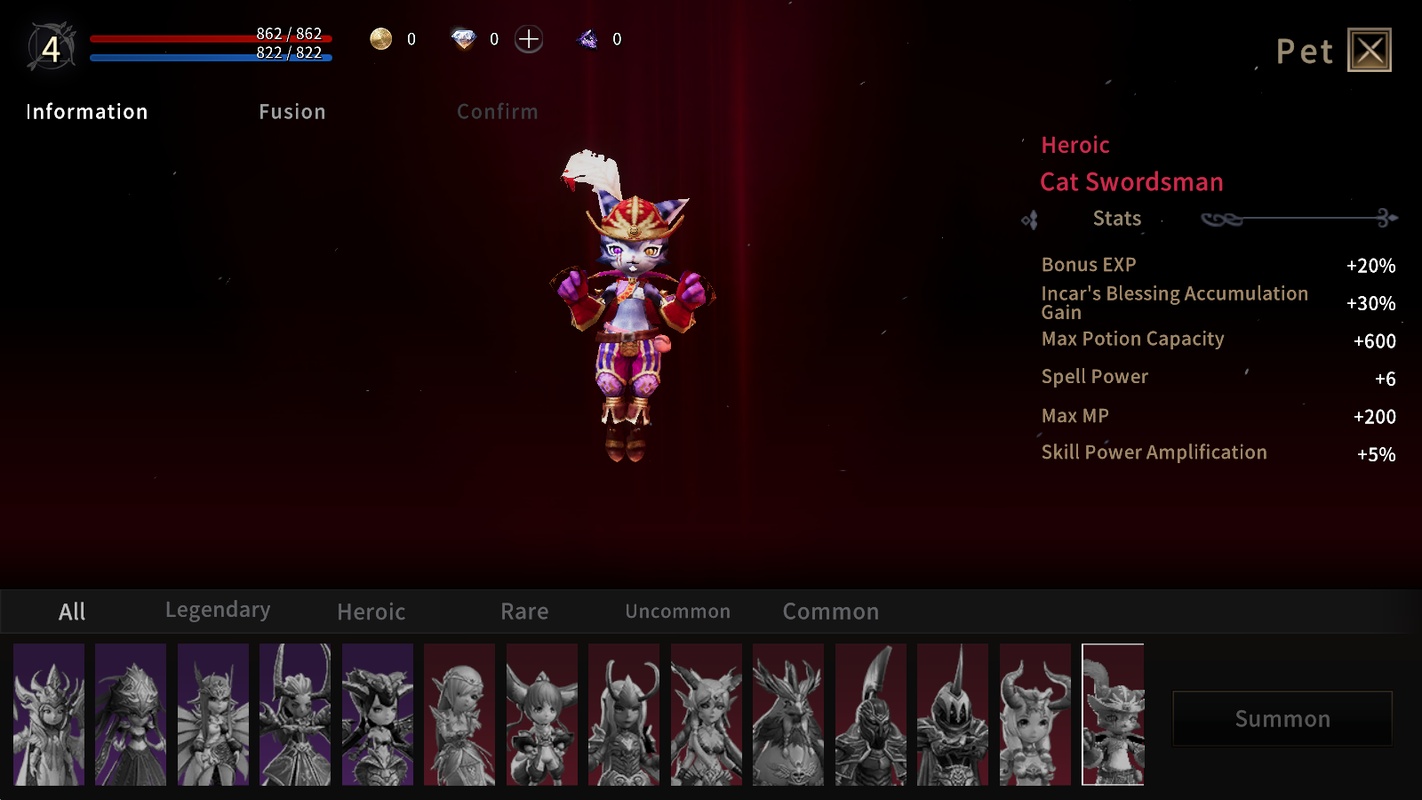
Task: Pick the fox-eared girl pet thumbnail
Action: [542, 714]
